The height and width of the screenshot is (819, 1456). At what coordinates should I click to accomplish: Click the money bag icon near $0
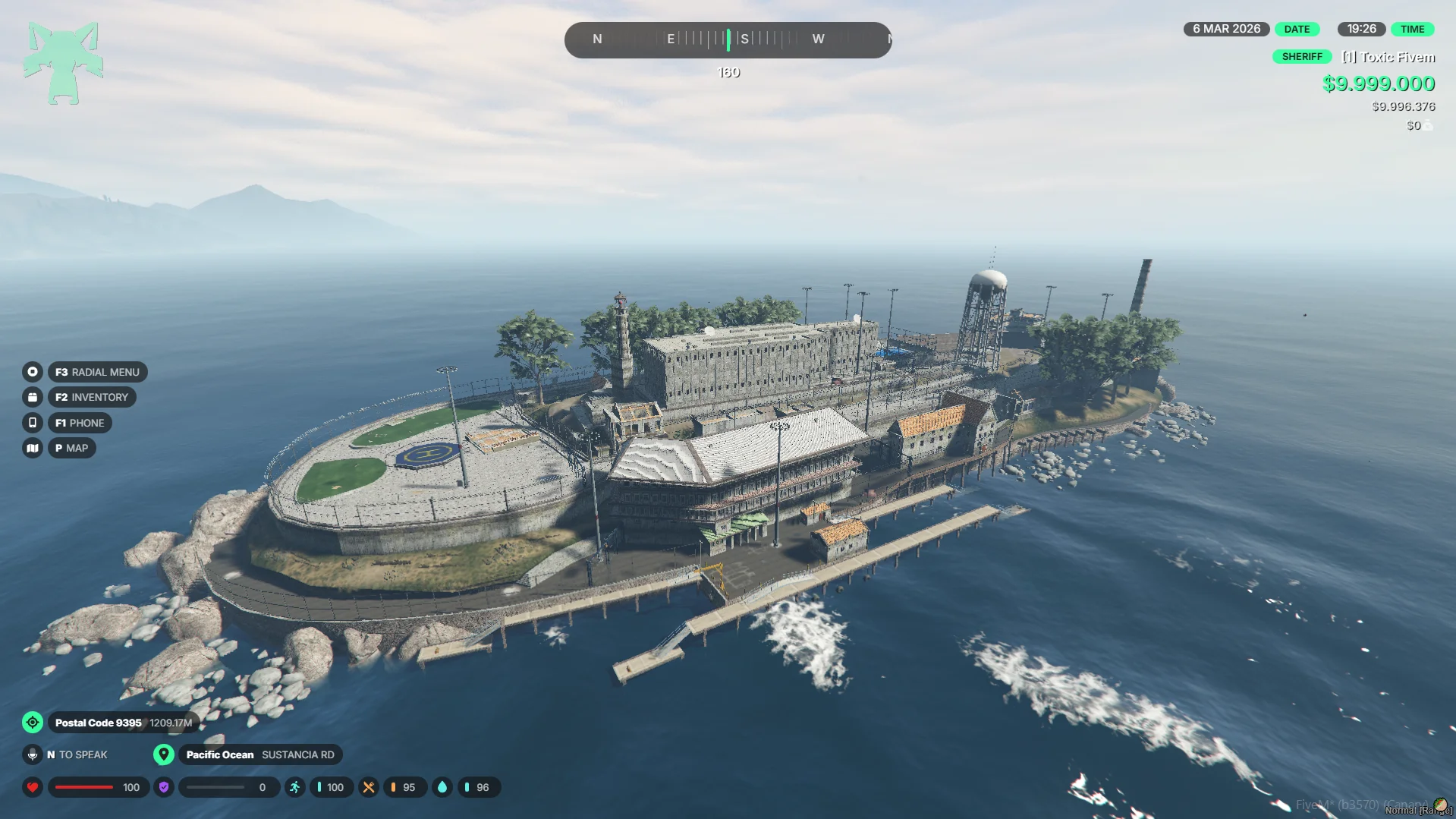point(1427,125)
